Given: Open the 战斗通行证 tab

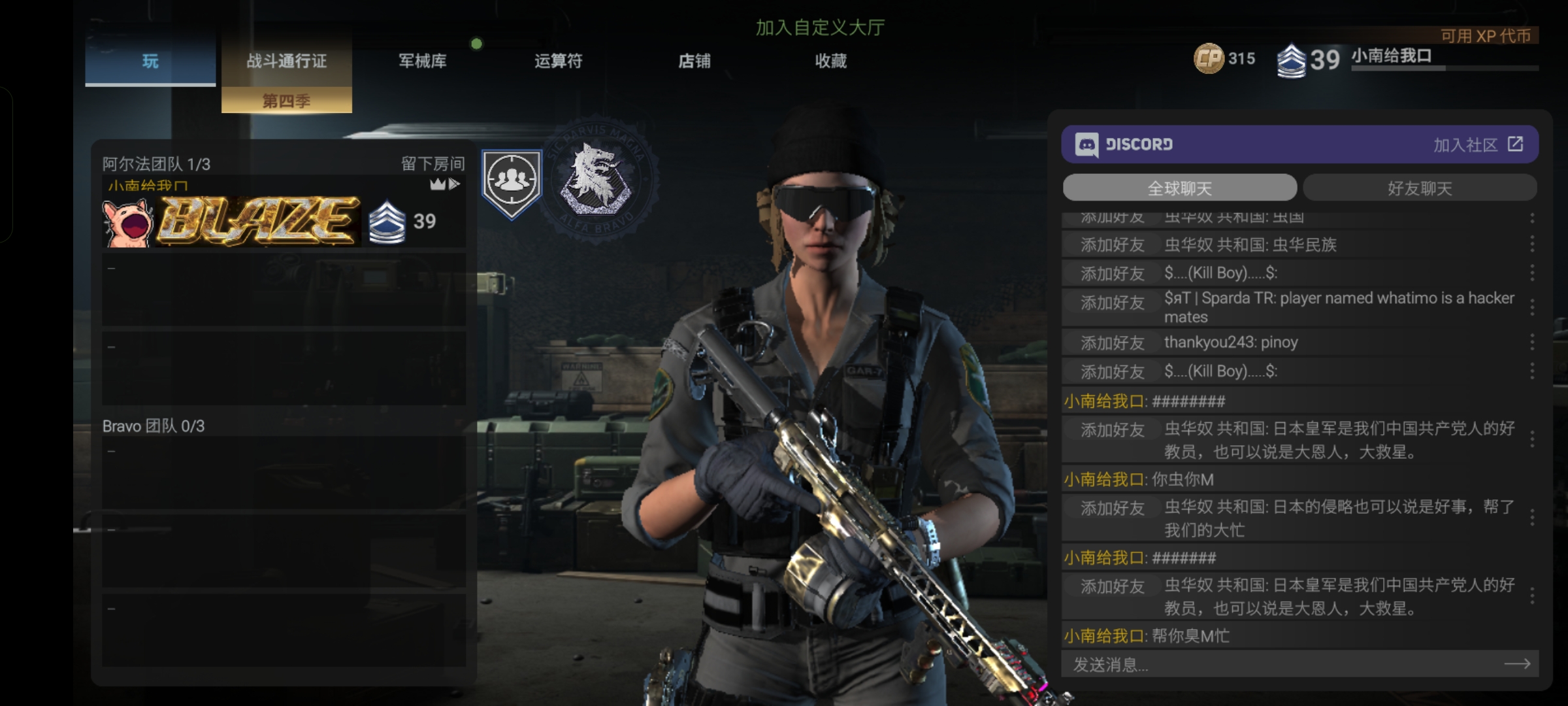Looking at the screenshot, I should pos(286,61).
